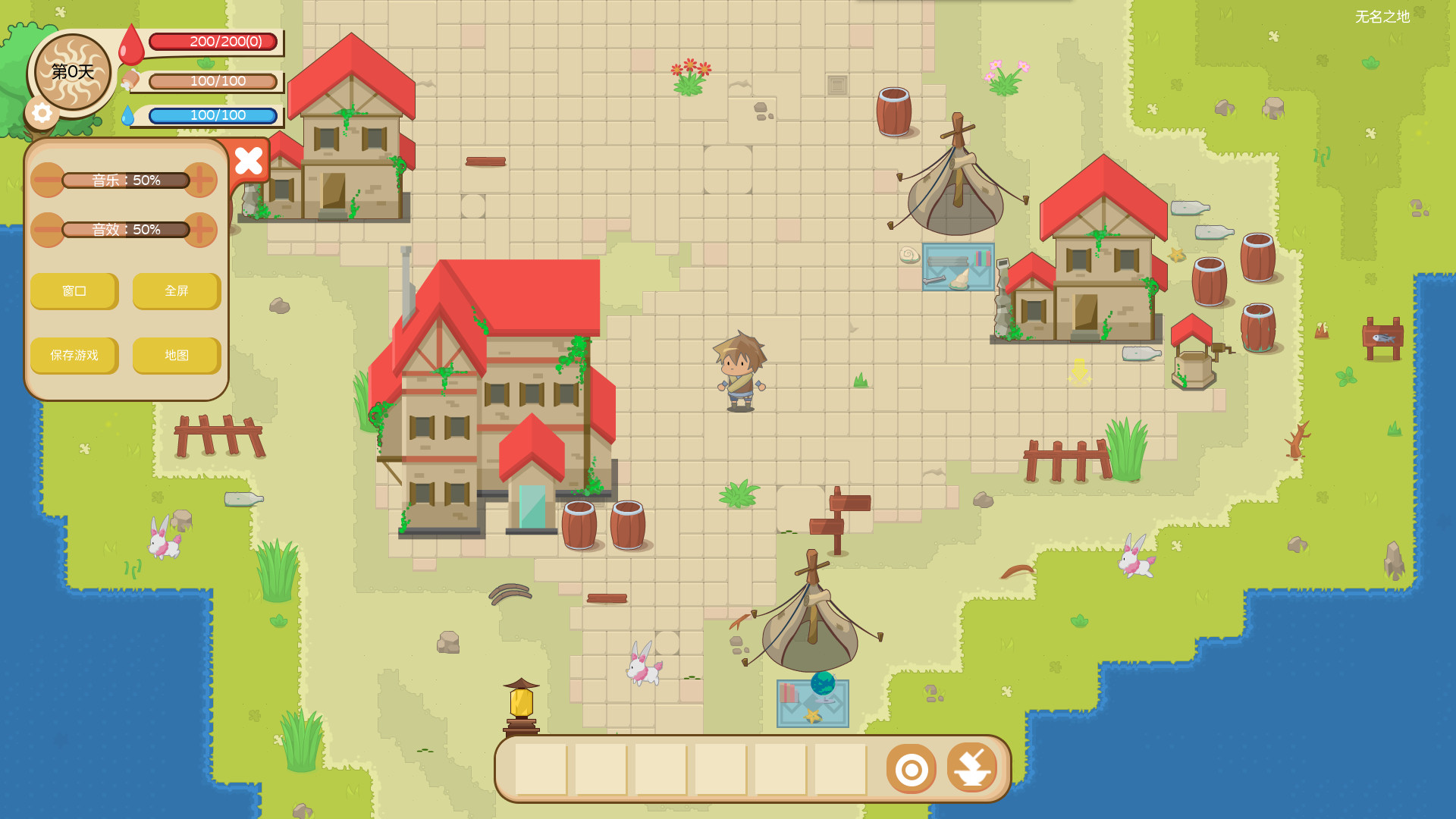This screenshot has width=1456, height=819.
Task: Click 保存游戏 to save the game
Action: (x=74, y=356)
